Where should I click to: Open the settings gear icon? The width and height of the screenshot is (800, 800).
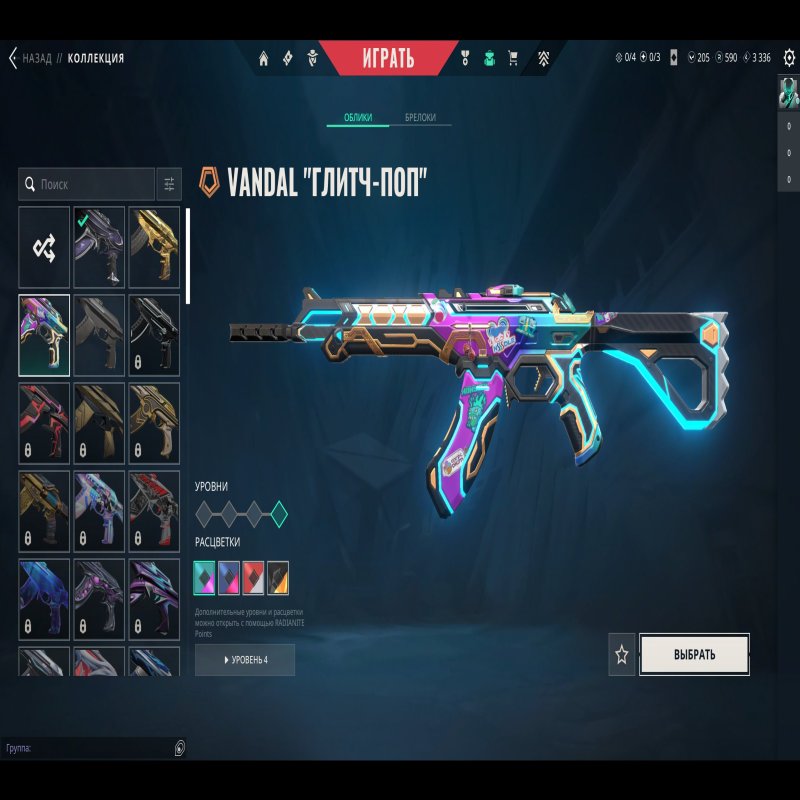point(789,57)
